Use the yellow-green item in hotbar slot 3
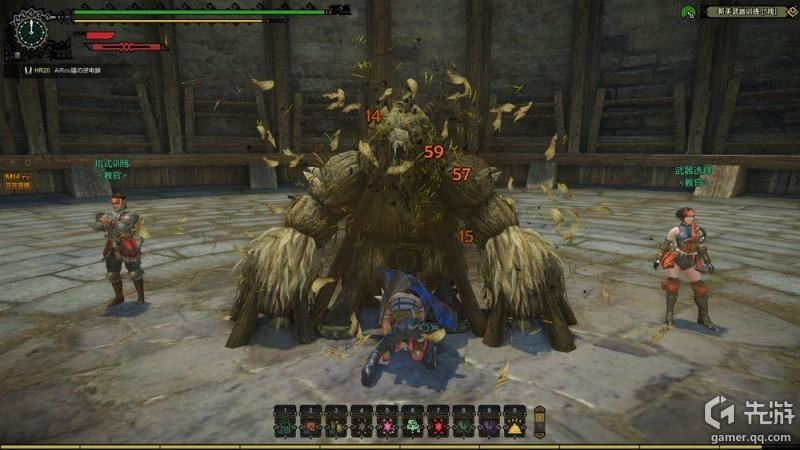The width and height of the screenshot is (800, 450). [336, 427]
